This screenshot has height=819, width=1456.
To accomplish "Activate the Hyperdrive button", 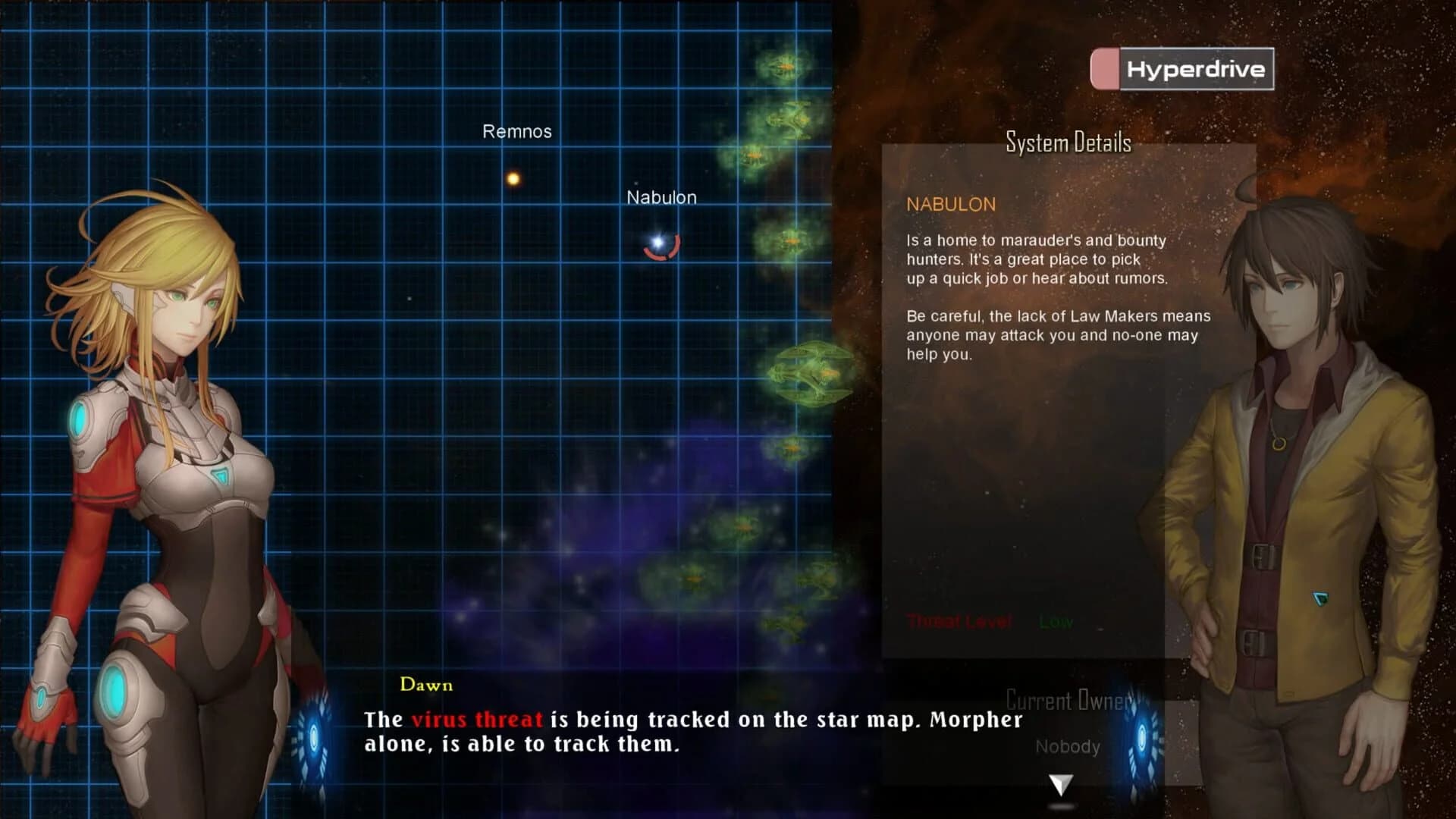I will 1195,67.
